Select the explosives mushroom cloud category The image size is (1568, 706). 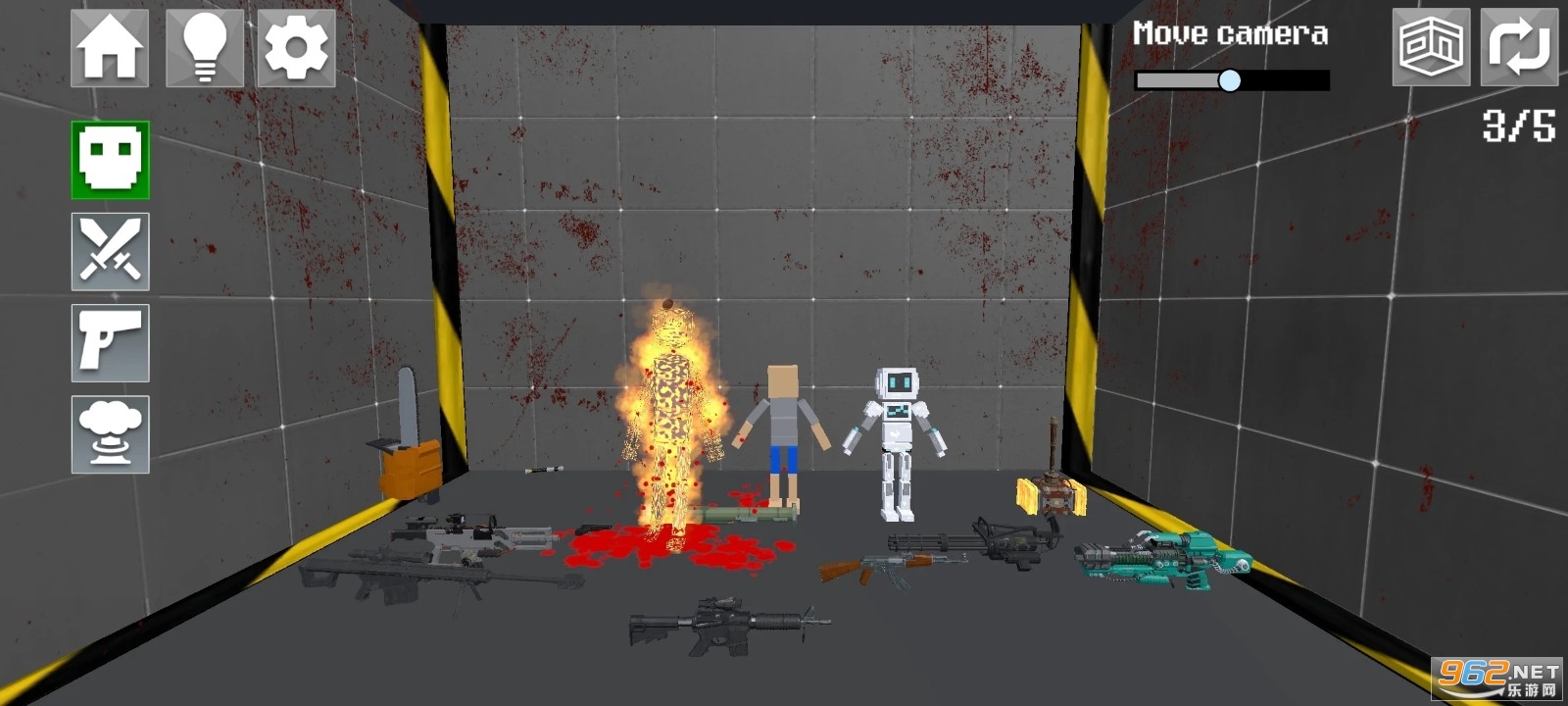pos(109,434)
